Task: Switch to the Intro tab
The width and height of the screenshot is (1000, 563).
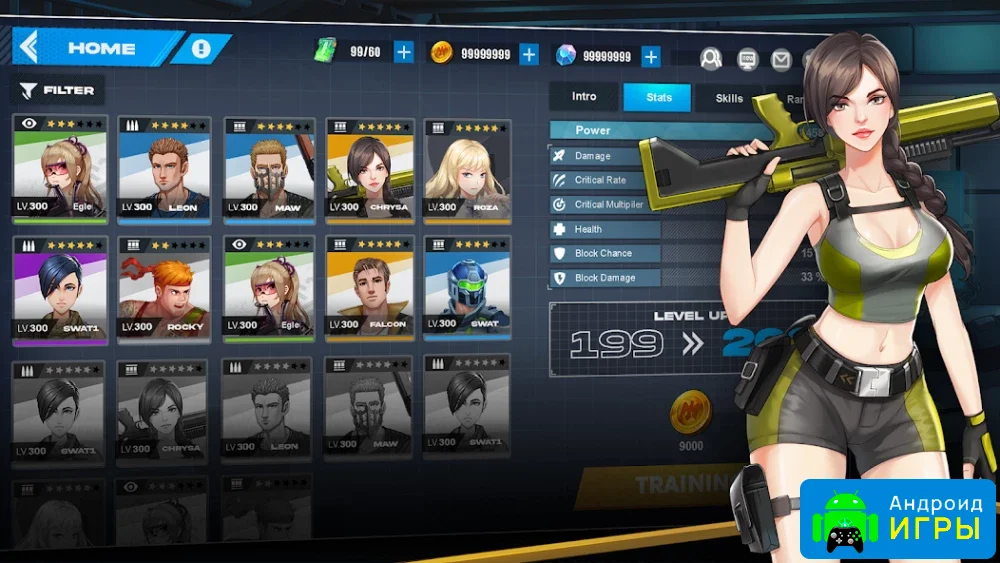Action: coord(584,97)
